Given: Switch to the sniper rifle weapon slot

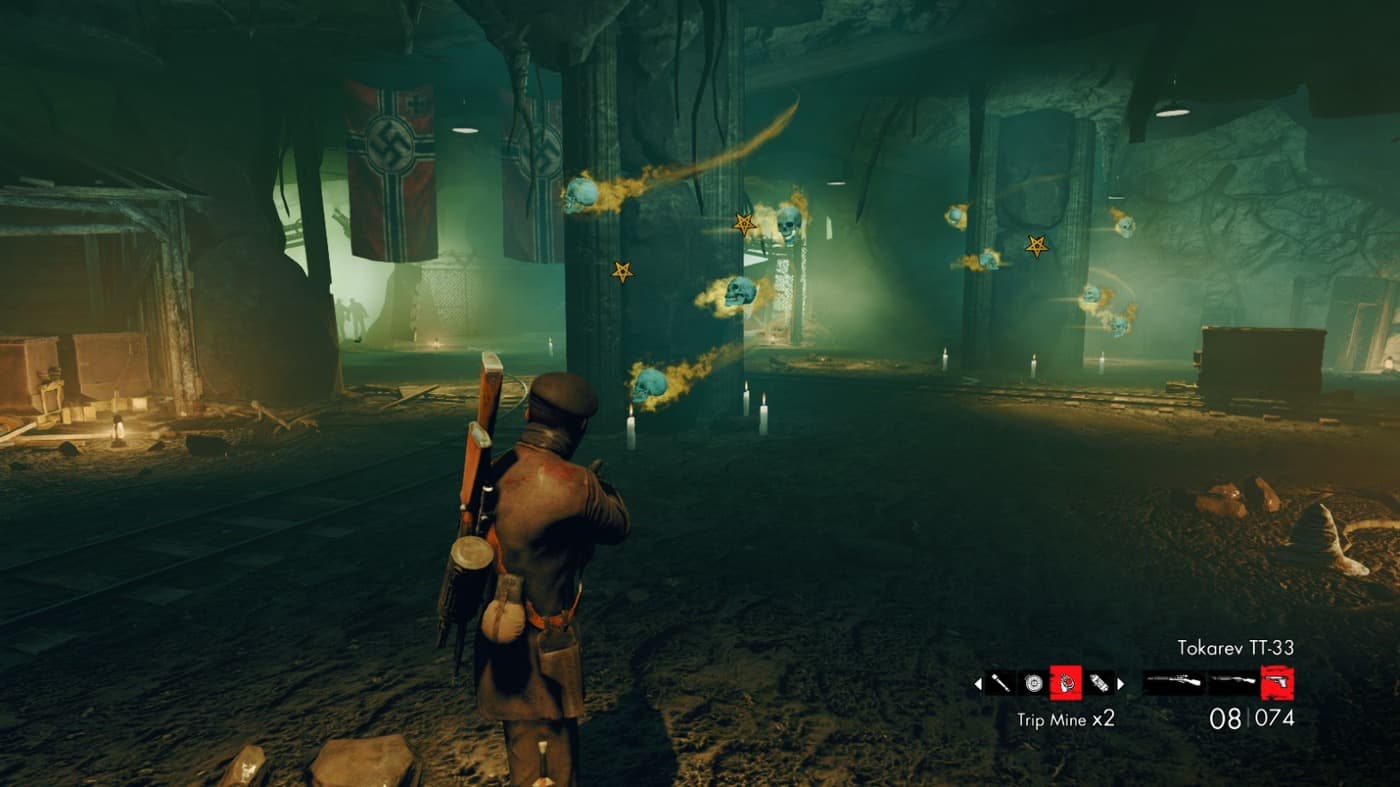Looking at the screenshot, I should [x=1174, y=684].
